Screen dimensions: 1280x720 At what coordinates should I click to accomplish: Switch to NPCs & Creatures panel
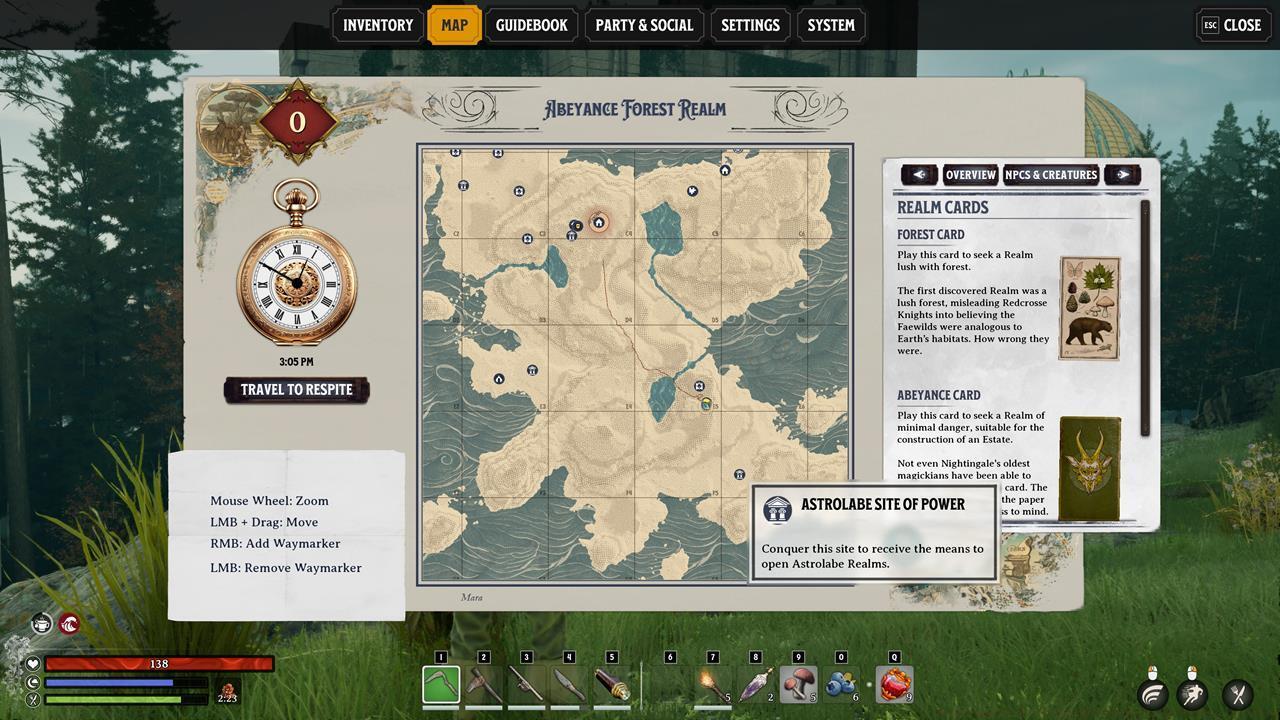pos(1051,175)
